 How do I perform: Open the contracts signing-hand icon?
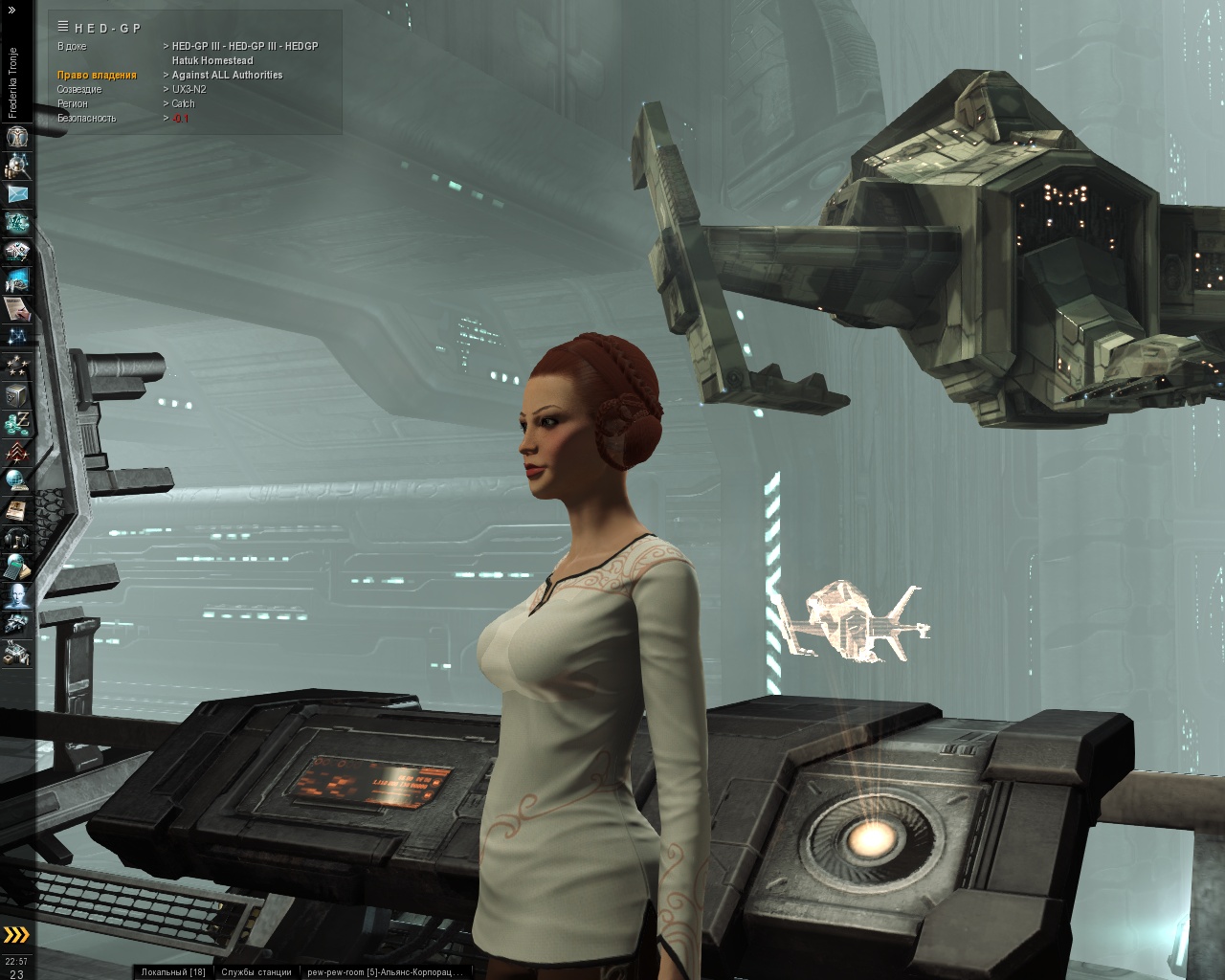pos(16,308)
